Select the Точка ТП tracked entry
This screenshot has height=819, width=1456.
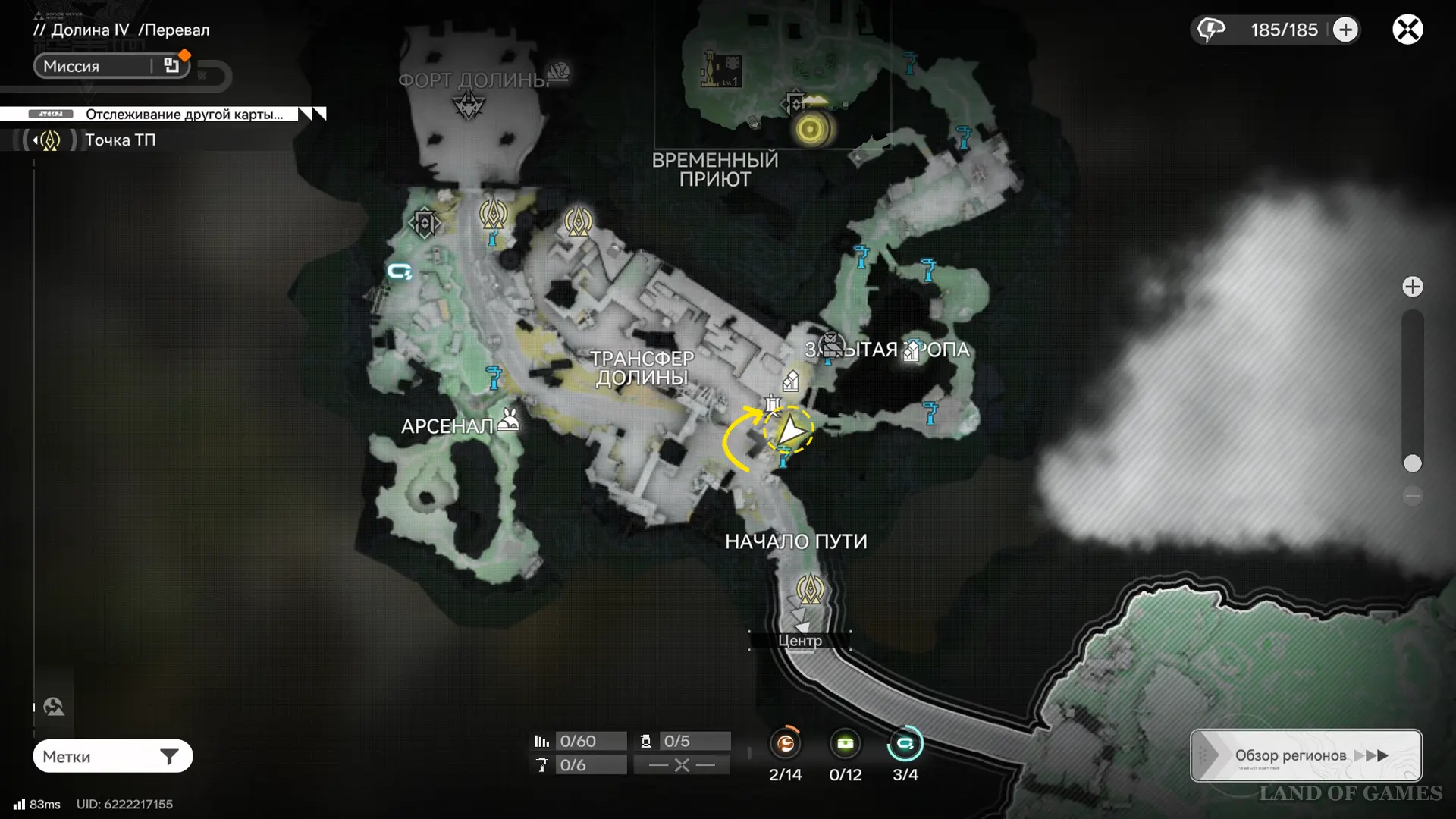click(x=120, y=140)
